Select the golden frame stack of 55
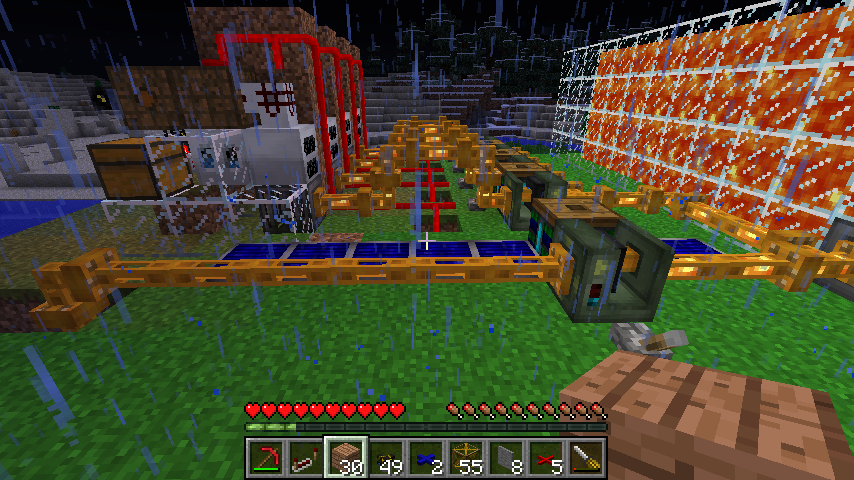Screen dimensions: 854x480 click(x=466, y=457)
